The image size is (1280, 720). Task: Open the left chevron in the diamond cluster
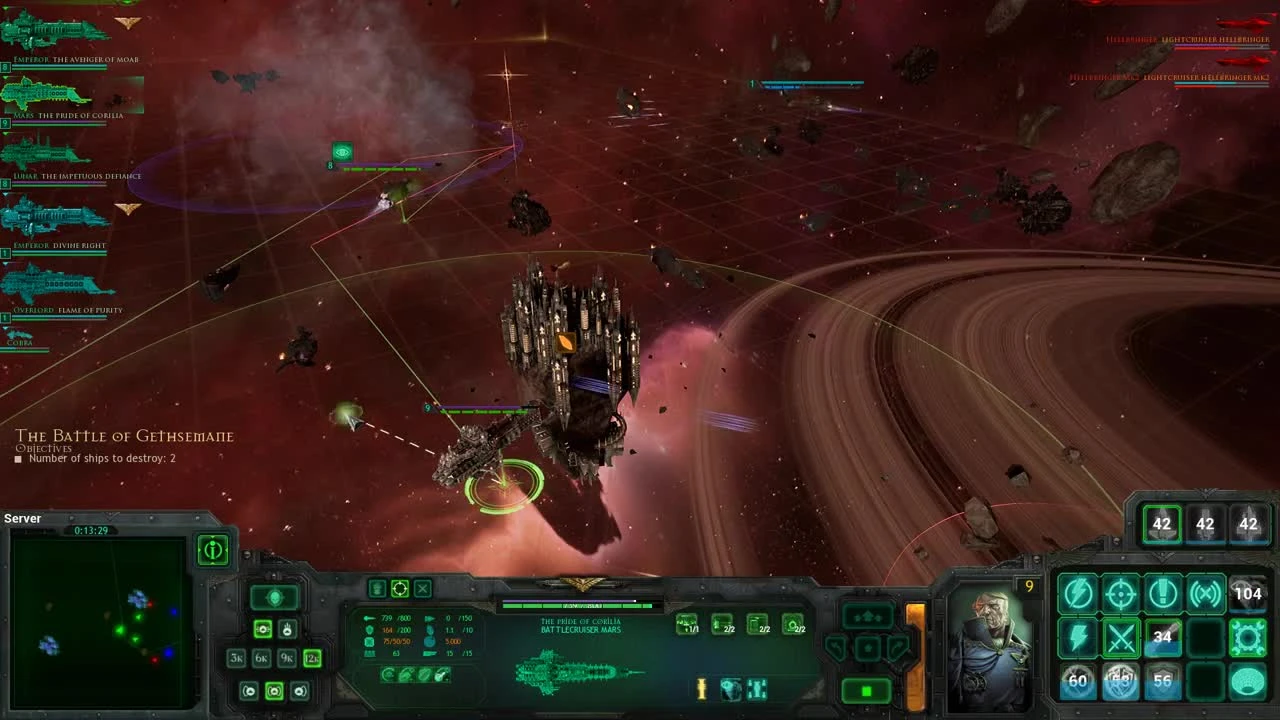click(836, 646)
